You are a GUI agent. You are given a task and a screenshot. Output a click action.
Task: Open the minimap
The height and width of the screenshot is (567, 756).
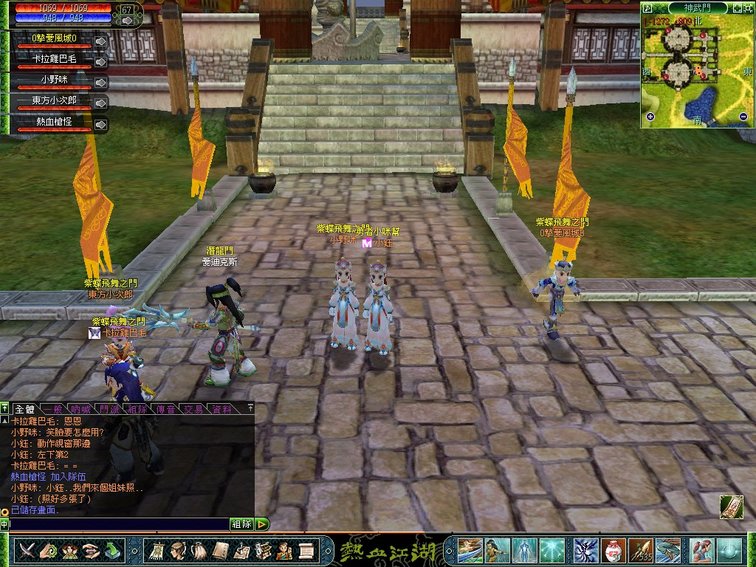pos(696,64)
